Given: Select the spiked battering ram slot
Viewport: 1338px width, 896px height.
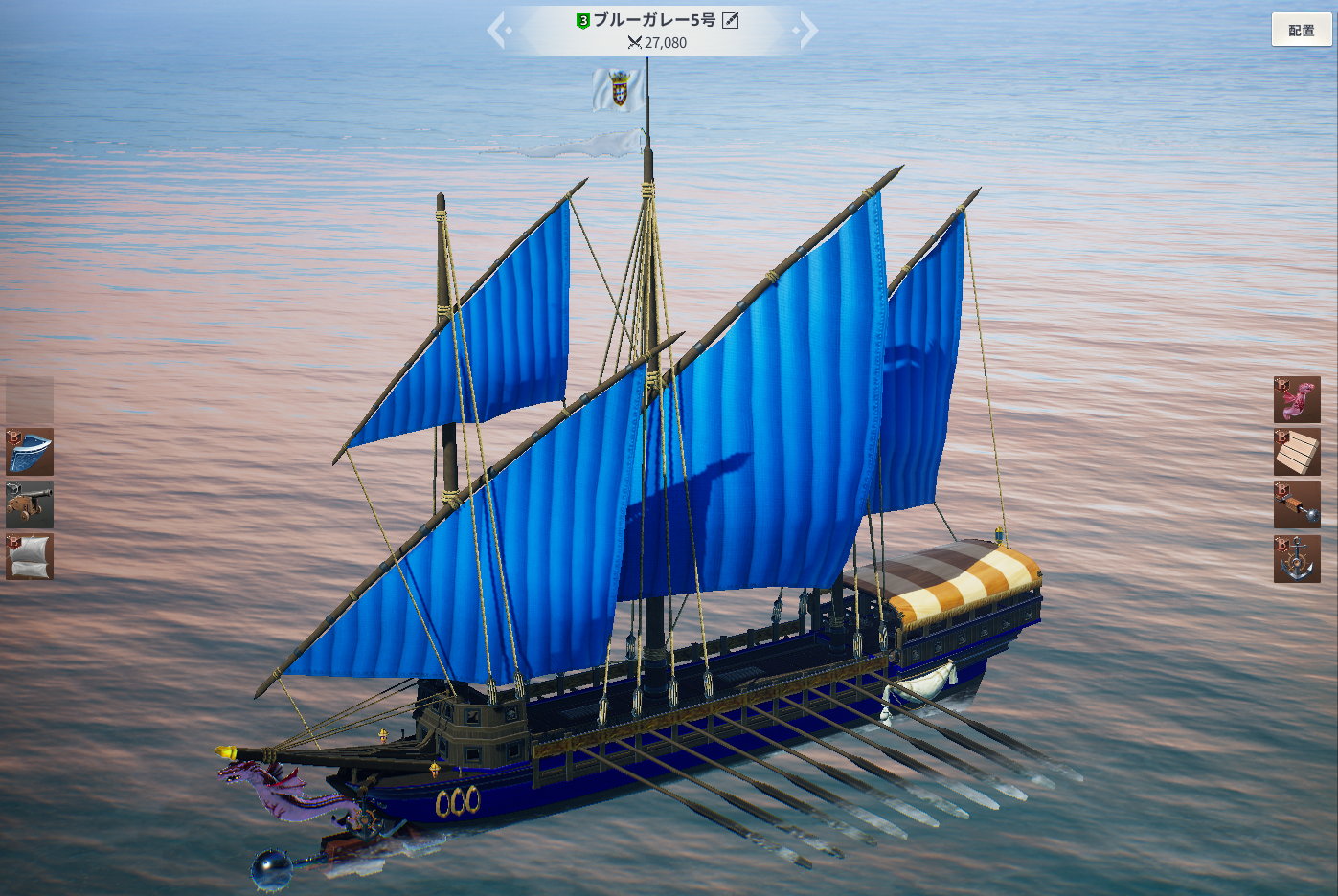Looking at the screenshot, I should click(x=1297, y=504).
